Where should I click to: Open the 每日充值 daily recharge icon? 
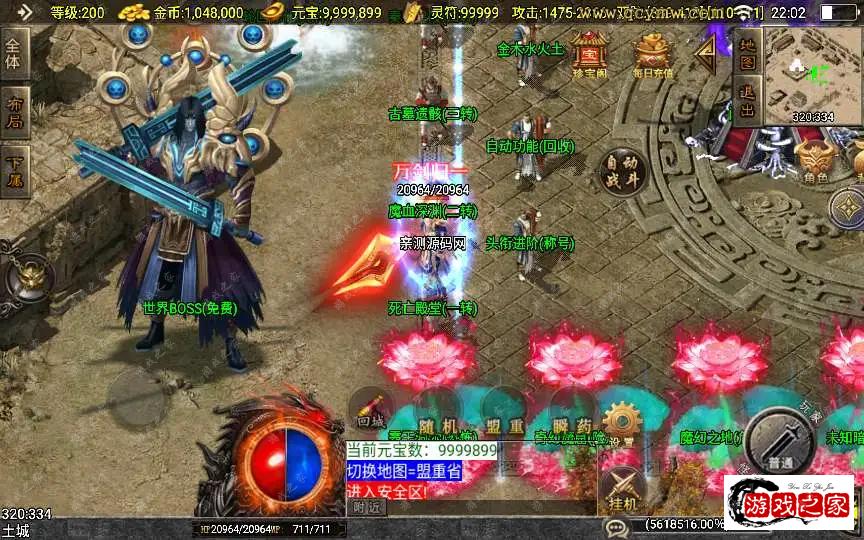click(x=653, y=54)
